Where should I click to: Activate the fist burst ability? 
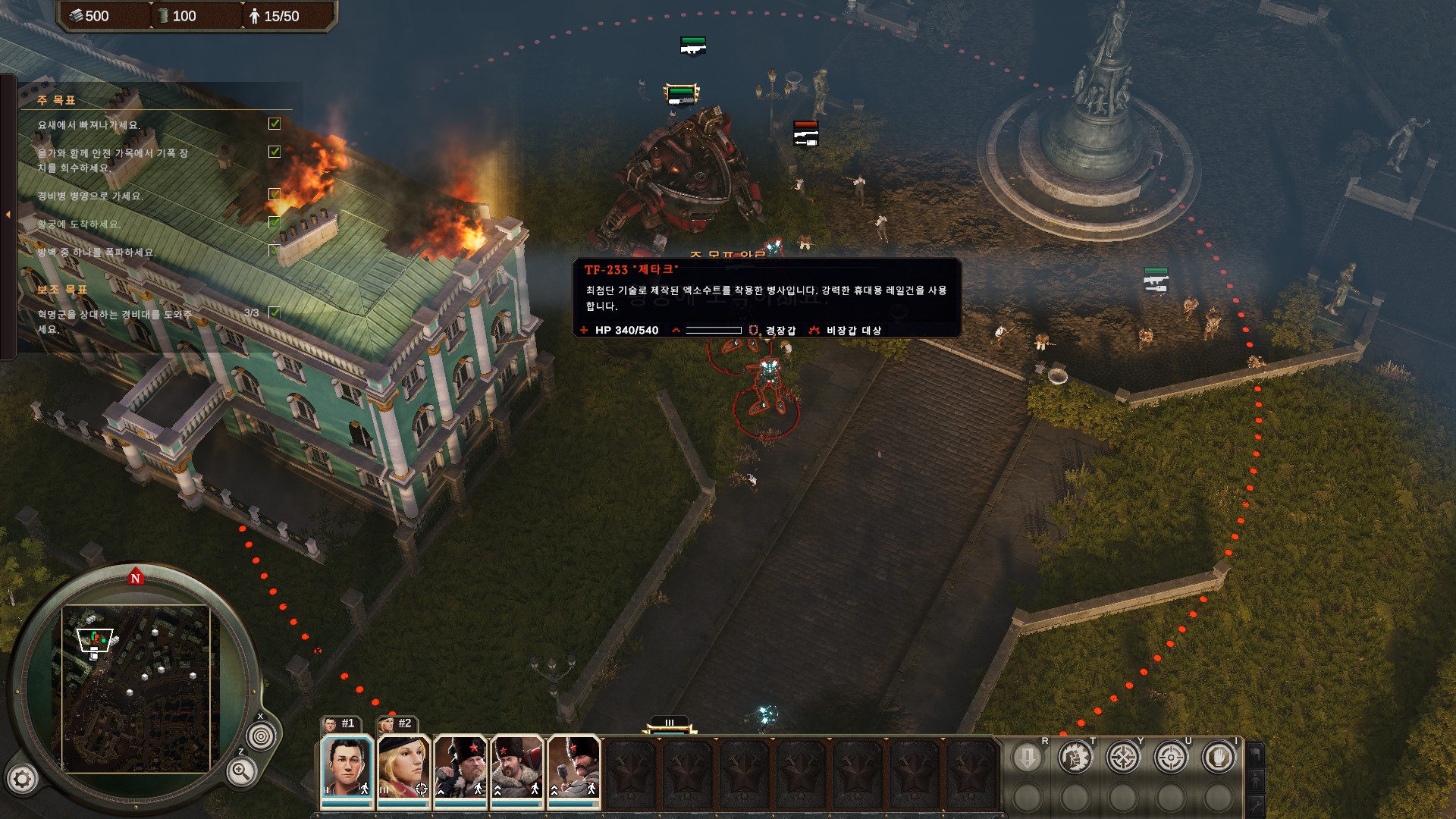[1075, 757]
